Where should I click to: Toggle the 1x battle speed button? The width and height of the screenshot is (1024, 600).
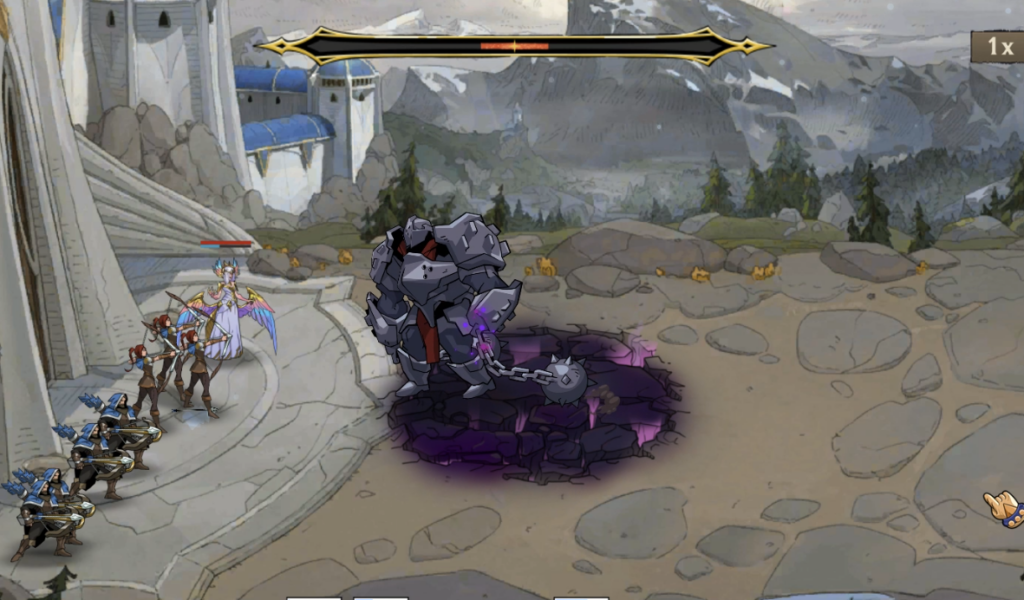[x=999, y=47]
